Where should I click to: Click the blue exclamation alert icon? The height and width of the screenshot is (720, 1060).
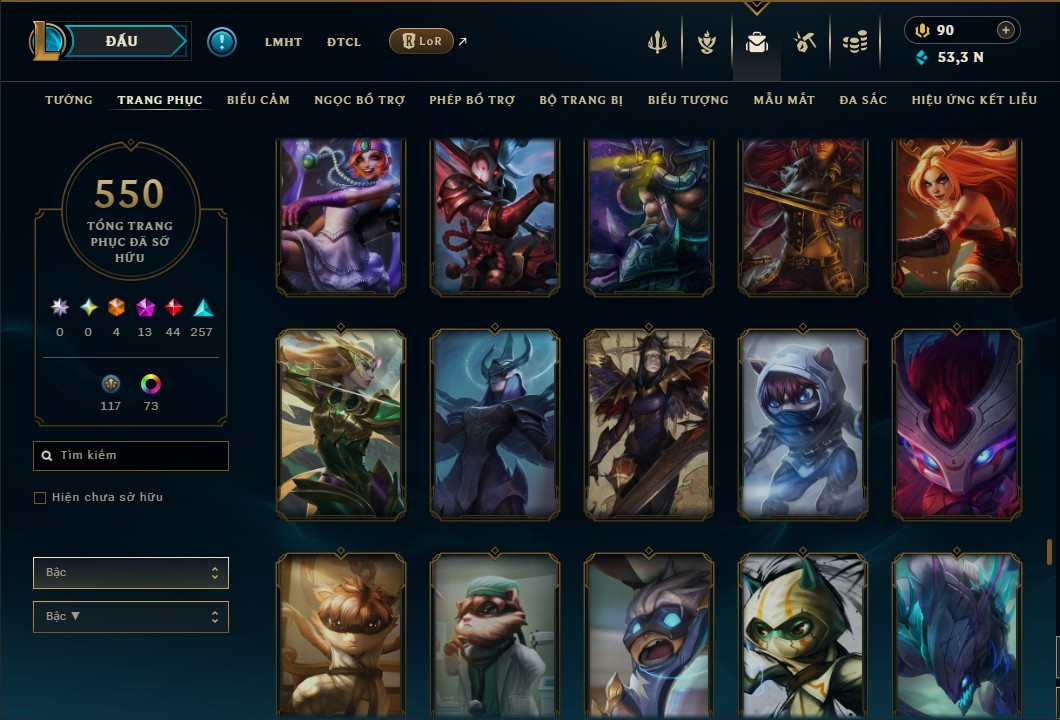[222, 42]
